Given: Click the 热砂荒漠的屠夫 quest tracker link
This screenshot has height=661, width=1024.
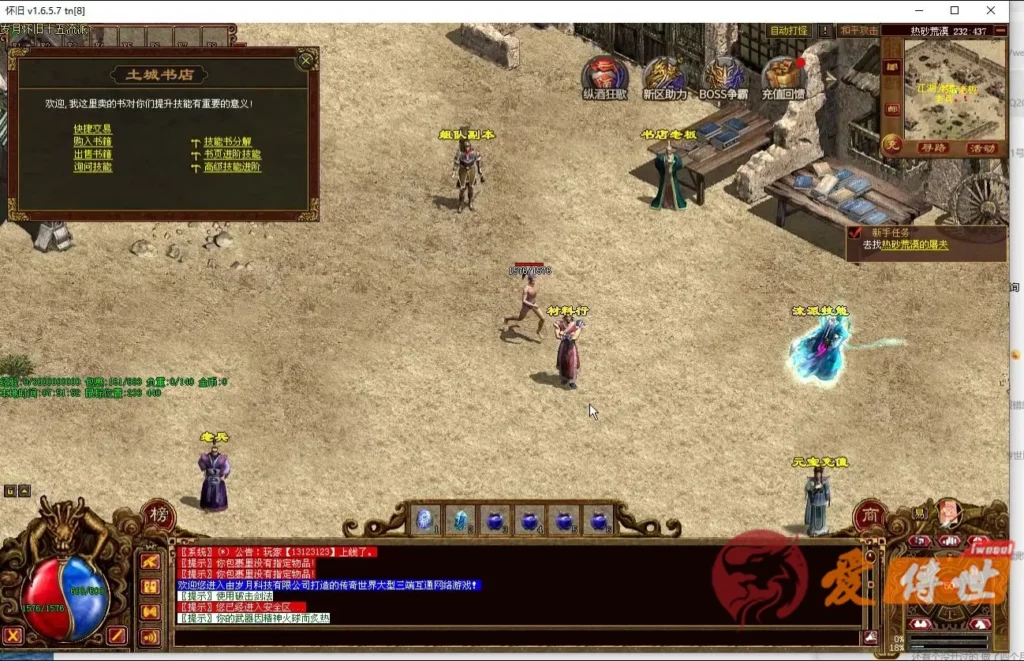Looking at the screenshot, I should click(x=912, y=245).
